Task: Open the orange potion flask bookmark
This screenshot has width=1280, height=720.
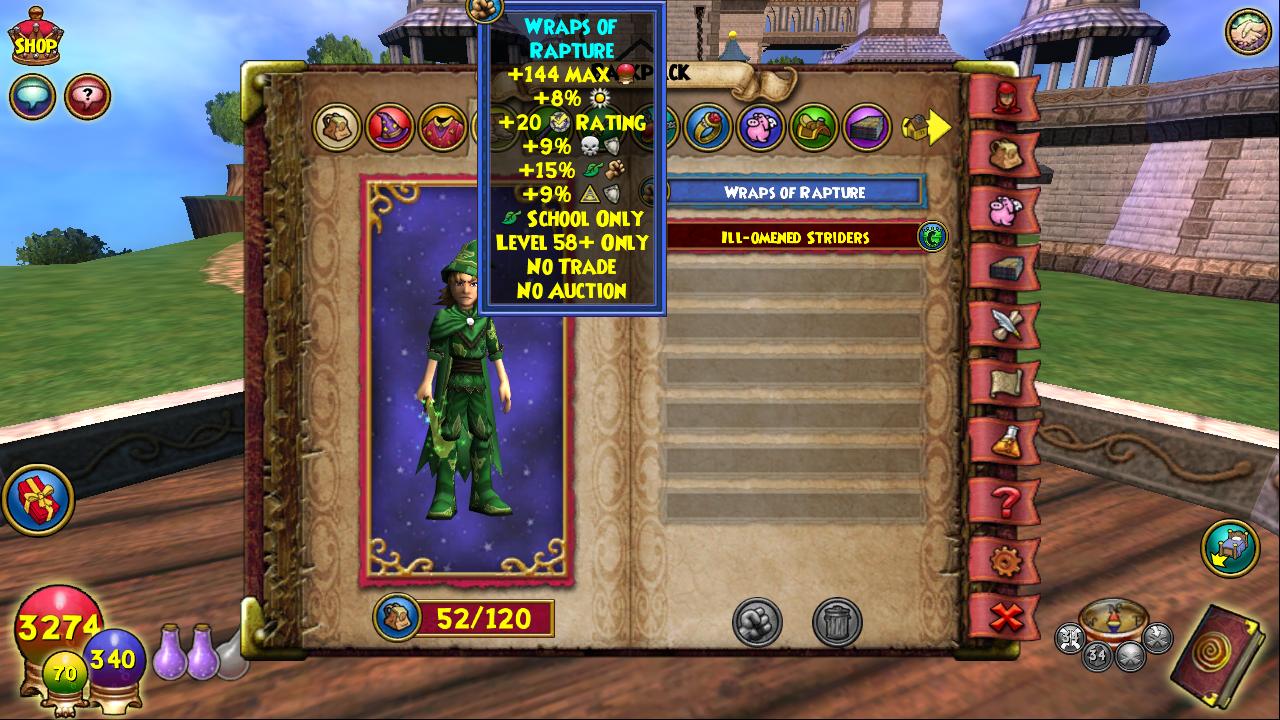Action: tap(1004, 440)
